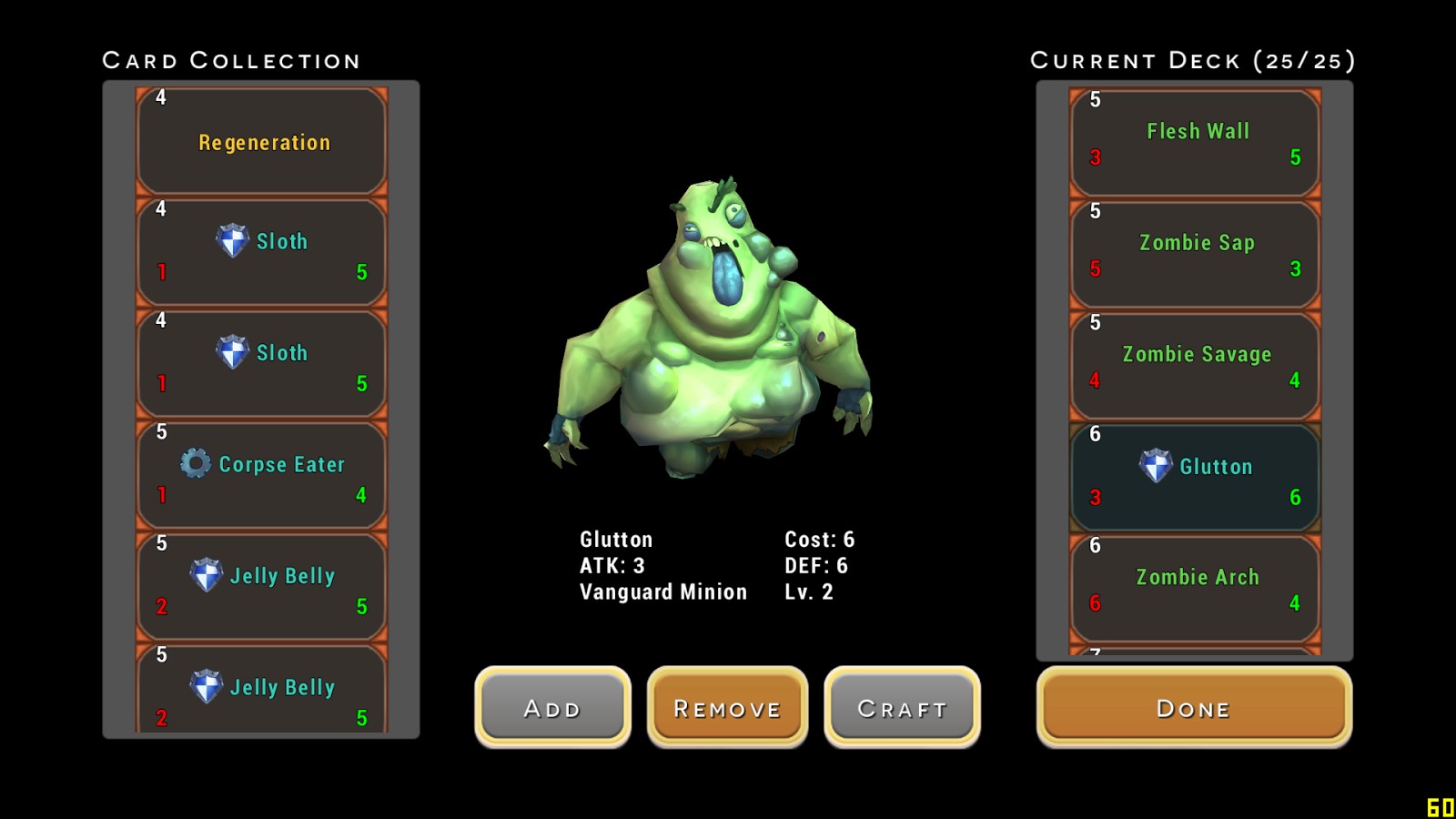
Task: Select Flesh Wall in current deck
Action: (x=1195, y=143)
